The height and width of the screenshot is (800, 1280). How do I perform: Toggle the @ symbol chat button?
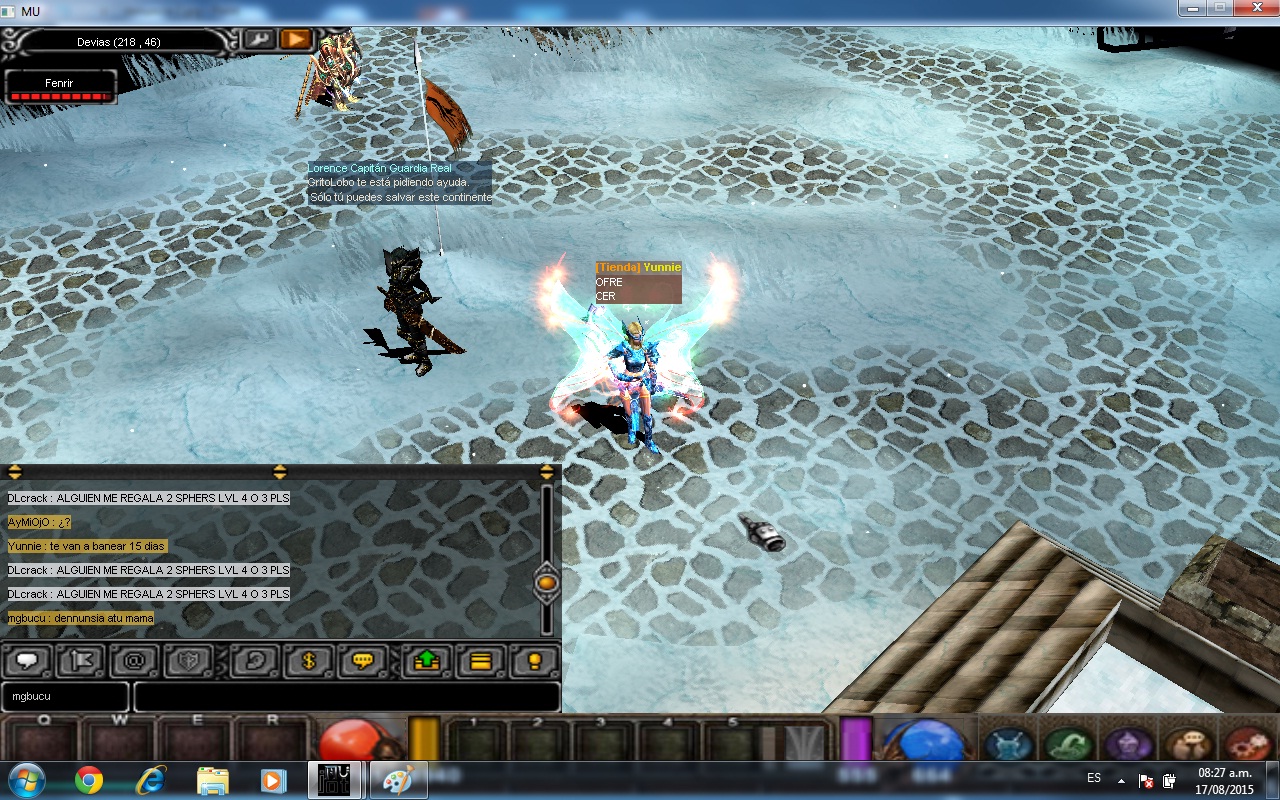pyautogui.click(x=134, y=661)
